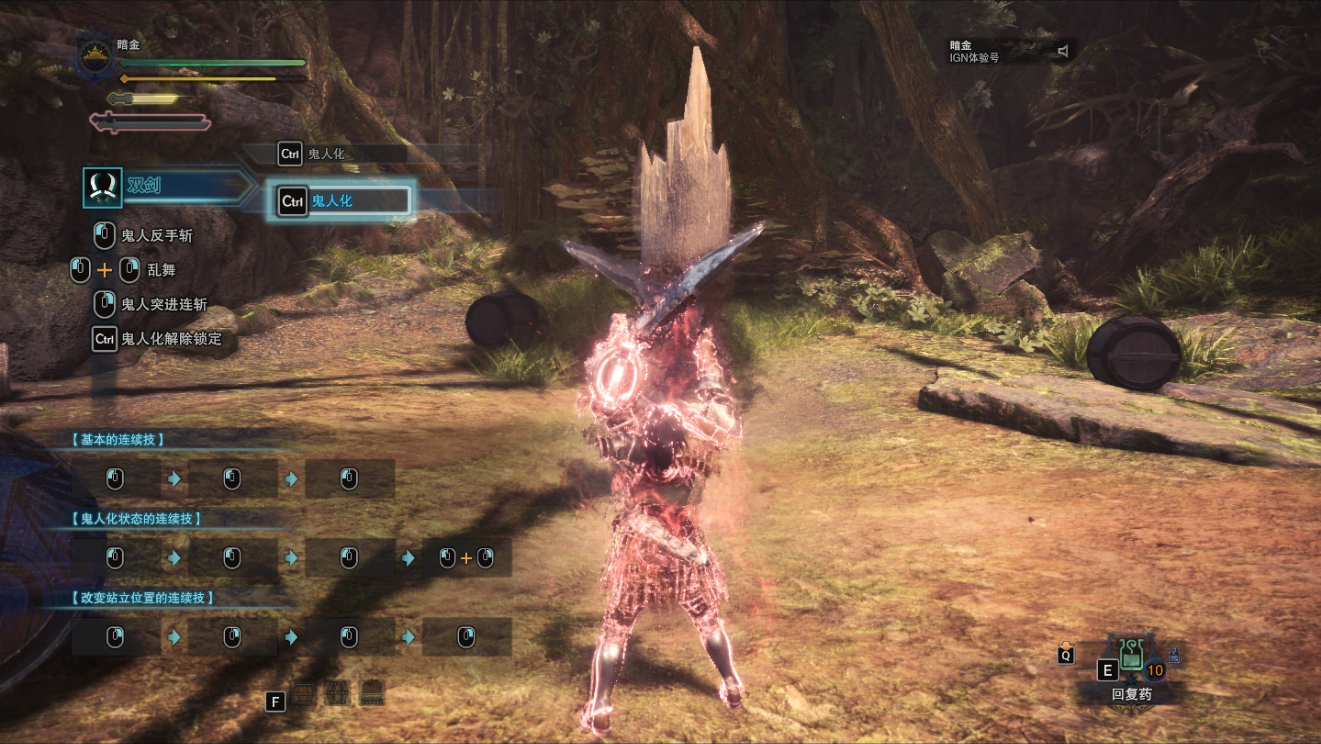The width and height of the screenshot is (1321, 744).
Task: Choose the small blue item beside the potion
Action: (x=1174, y=656)
